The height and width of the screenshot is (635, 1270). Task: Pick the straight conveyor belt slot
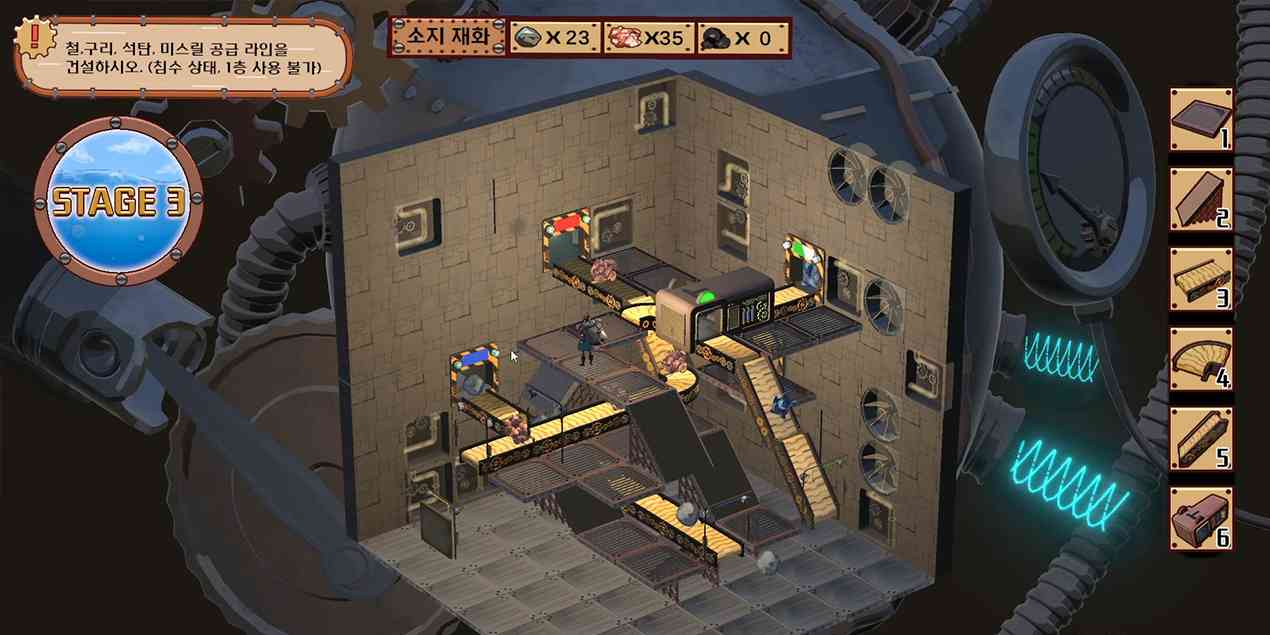[1201, 280]
